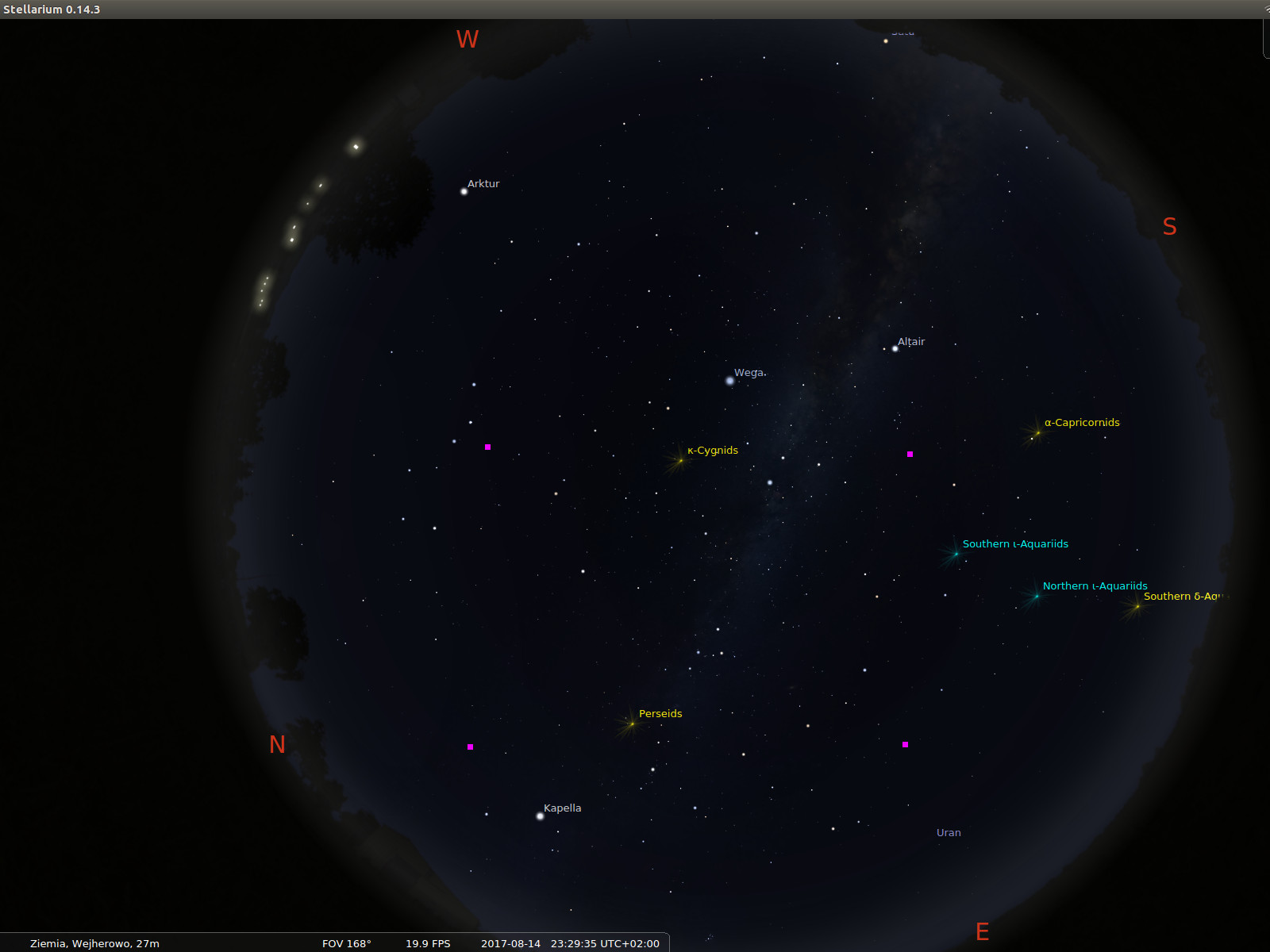The width and height of the screenshot is (1270, 952).
Task: Click the Stellarium window title bar
Action: coord(635,10)
